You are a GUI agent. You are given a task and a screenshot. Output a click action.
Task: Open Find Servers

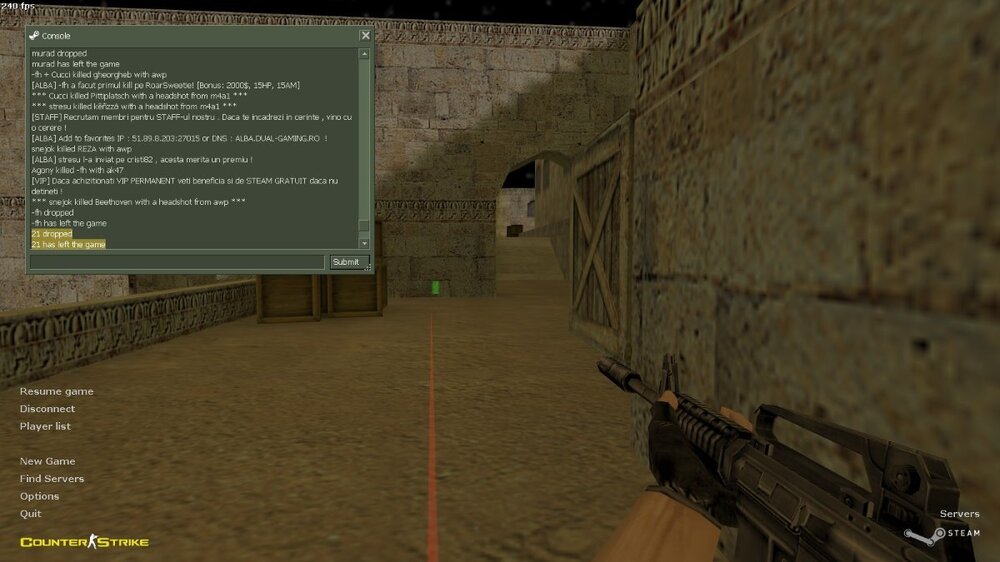pyautogui.click(x=52, y=479)
